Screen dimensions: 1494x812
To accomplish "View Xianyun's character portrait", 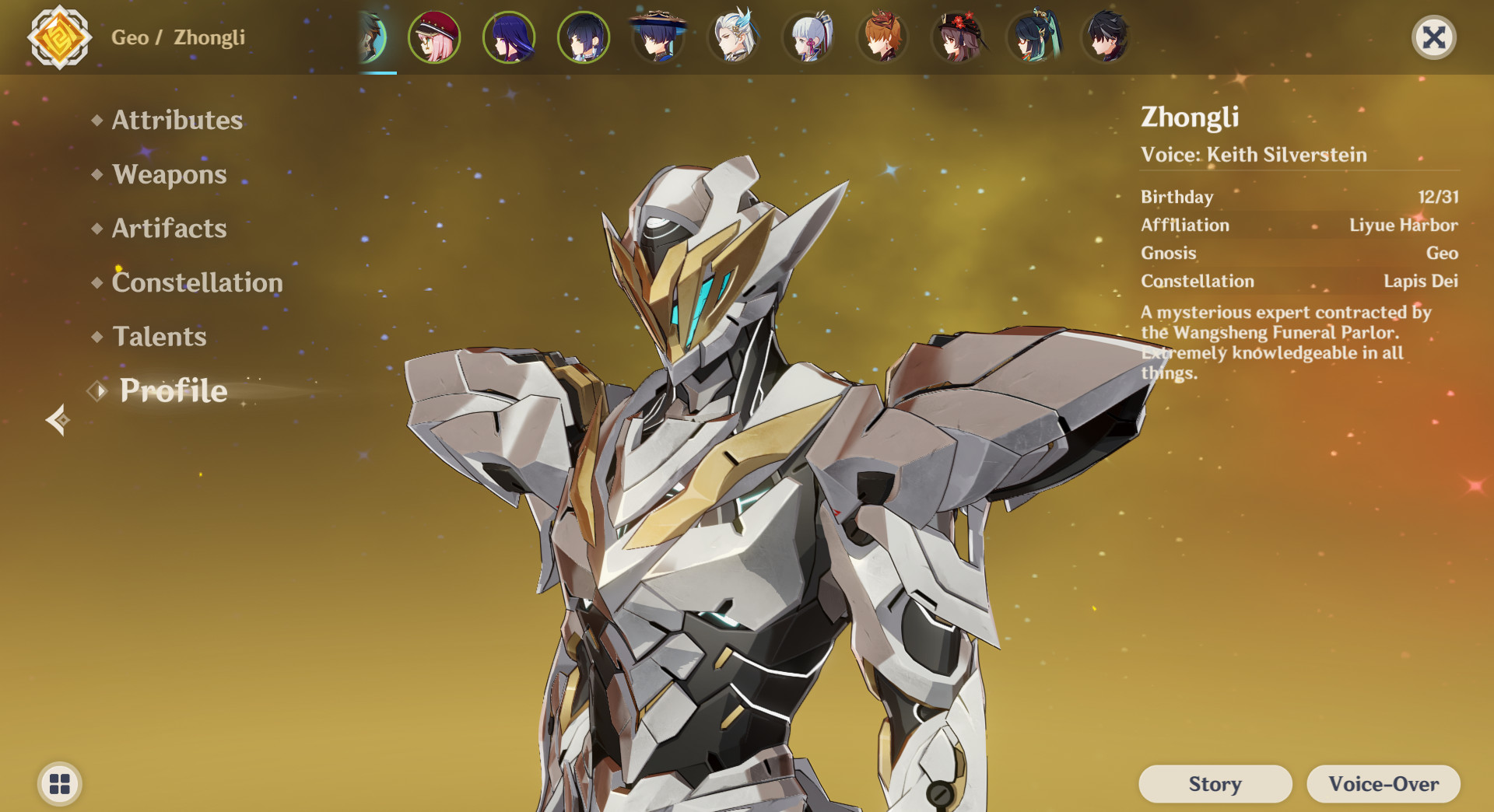I will [1031, 37].
